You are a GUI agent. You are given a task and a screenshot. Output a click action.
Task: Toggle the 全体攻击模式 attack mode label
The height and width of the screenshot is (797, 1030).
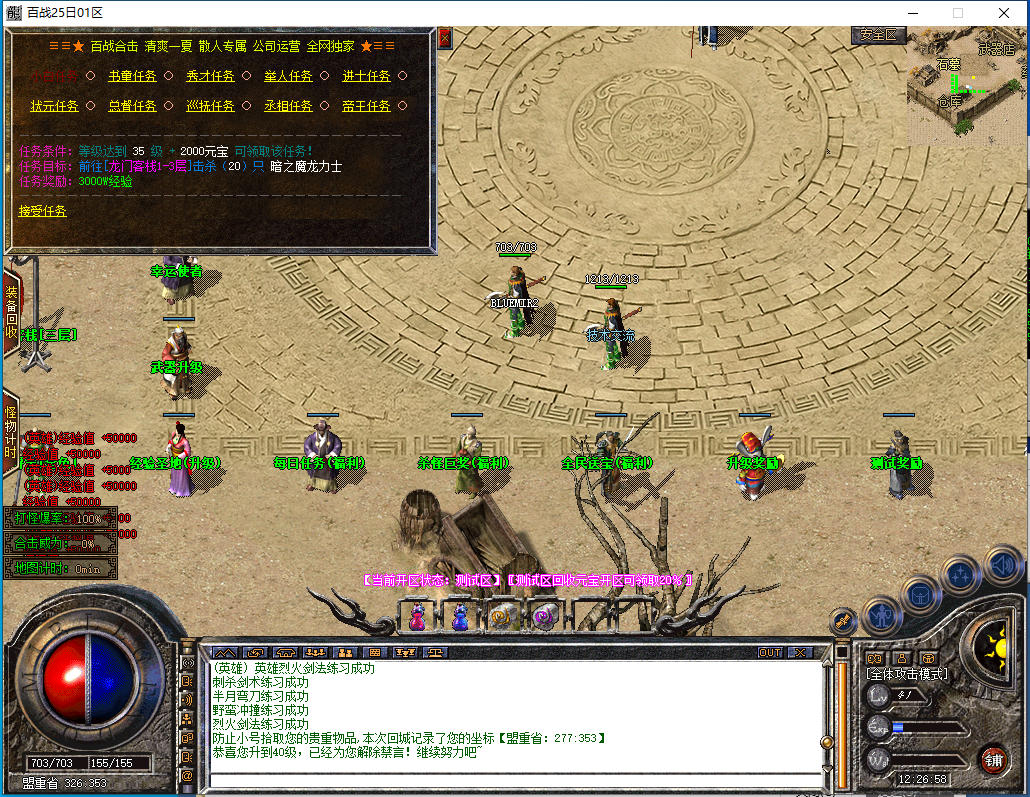907,674
